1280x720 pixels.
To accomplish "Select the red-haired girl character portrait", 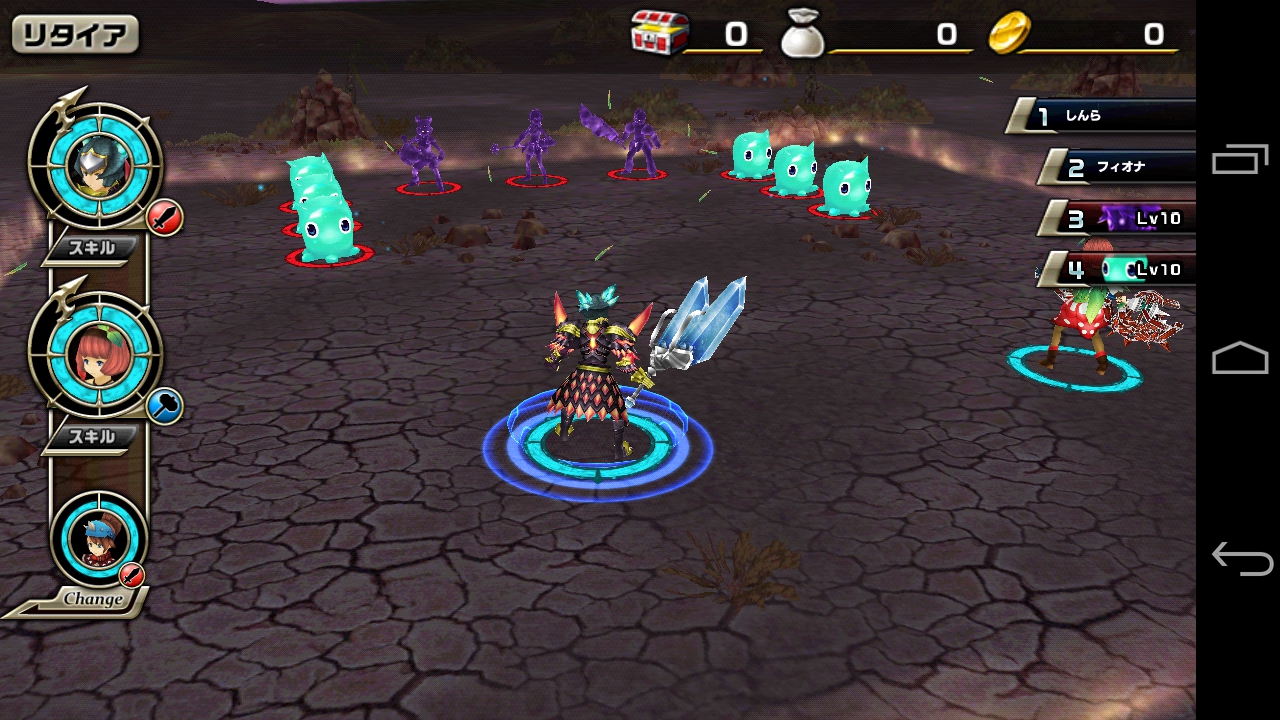I will coord(95,355).
